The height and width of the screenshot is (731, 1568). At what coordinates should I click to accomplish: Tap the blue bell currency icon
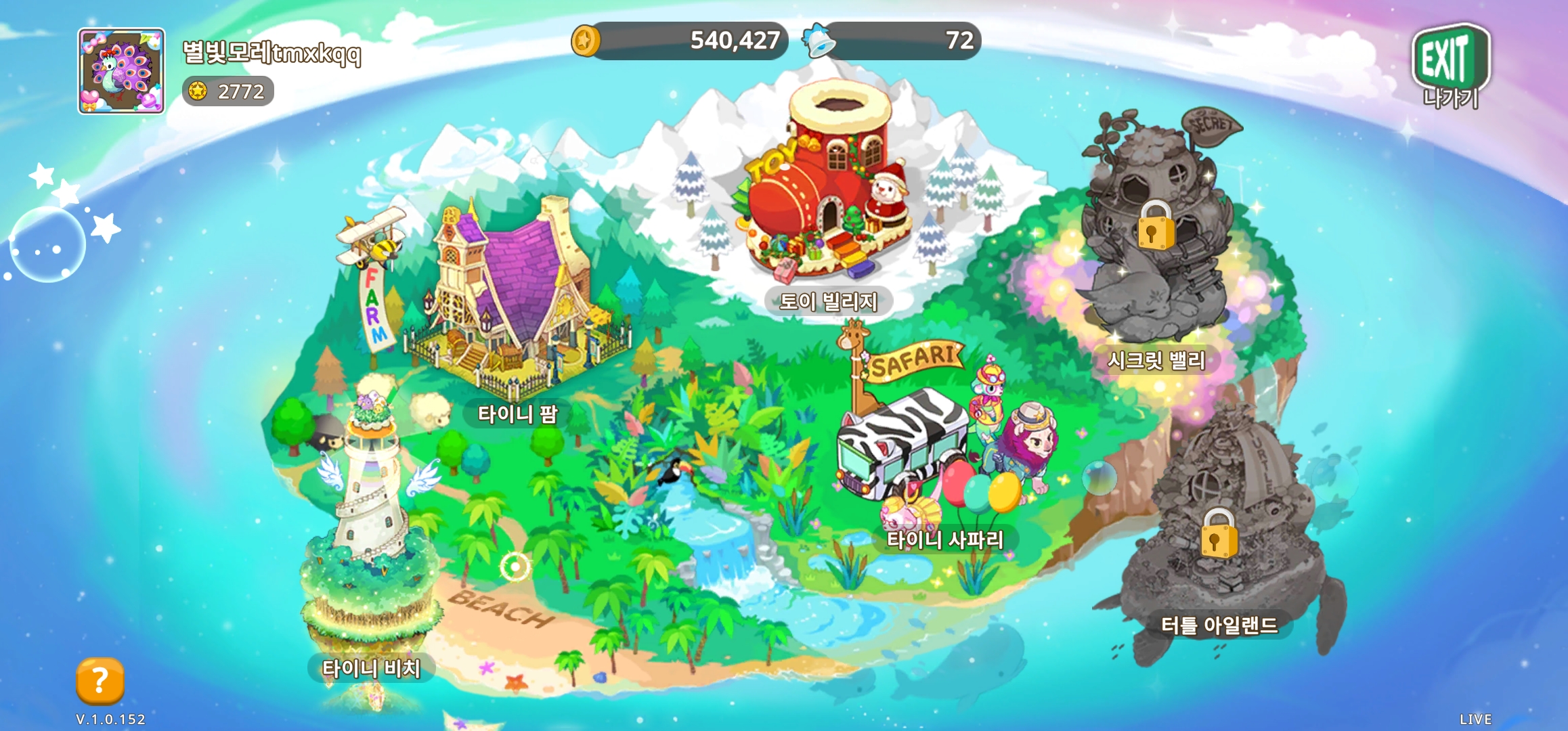coord(819,41)
